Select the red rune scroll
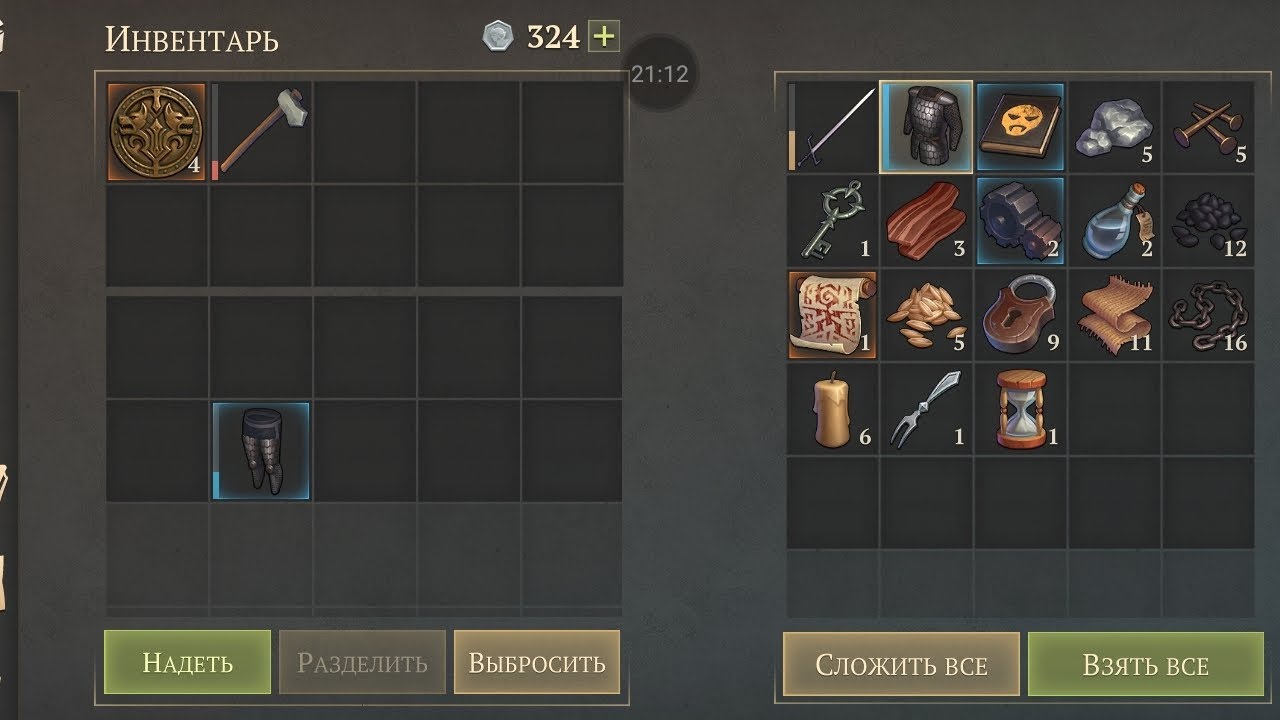 832,315
